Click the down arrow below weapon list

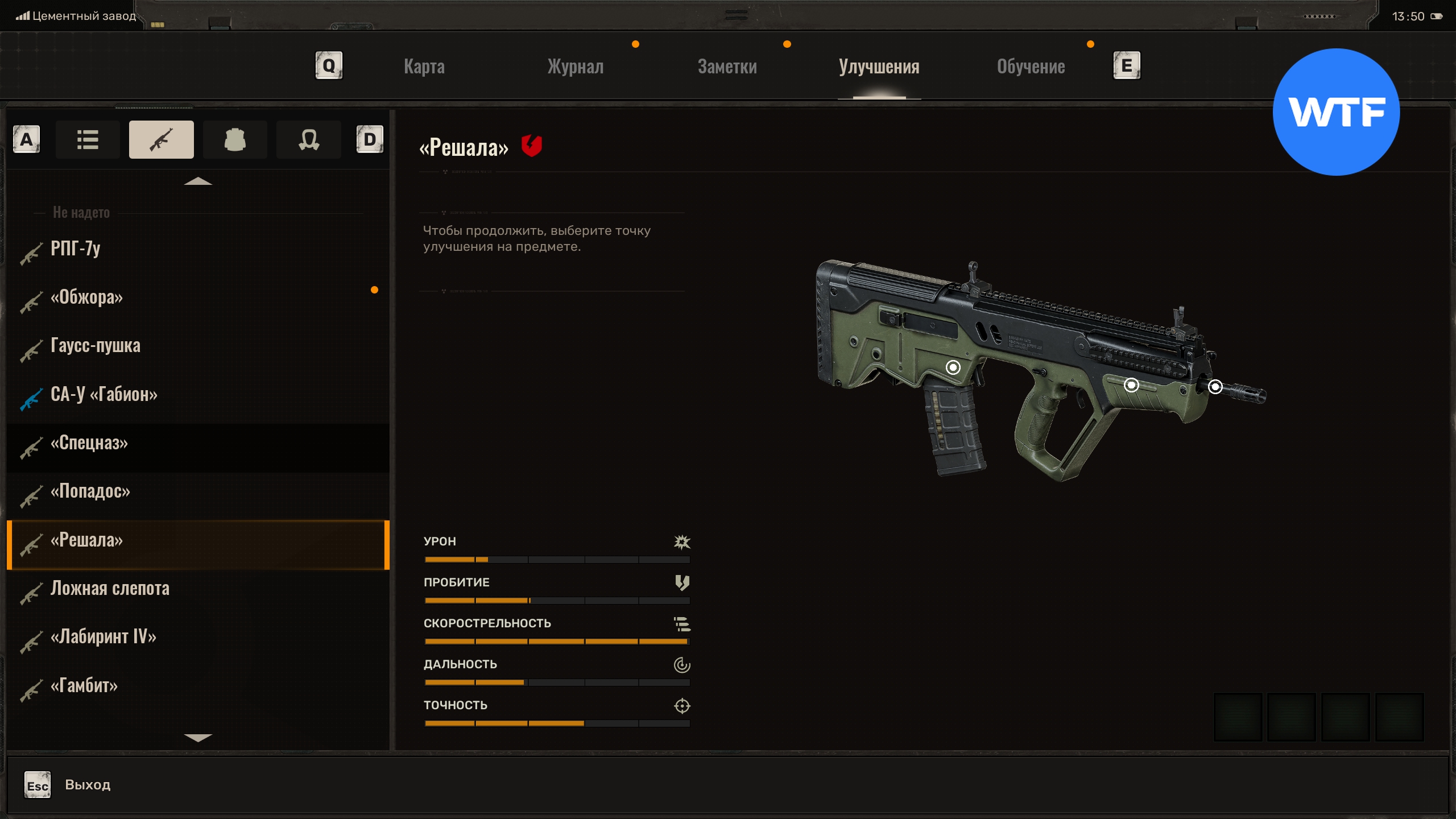198,738
